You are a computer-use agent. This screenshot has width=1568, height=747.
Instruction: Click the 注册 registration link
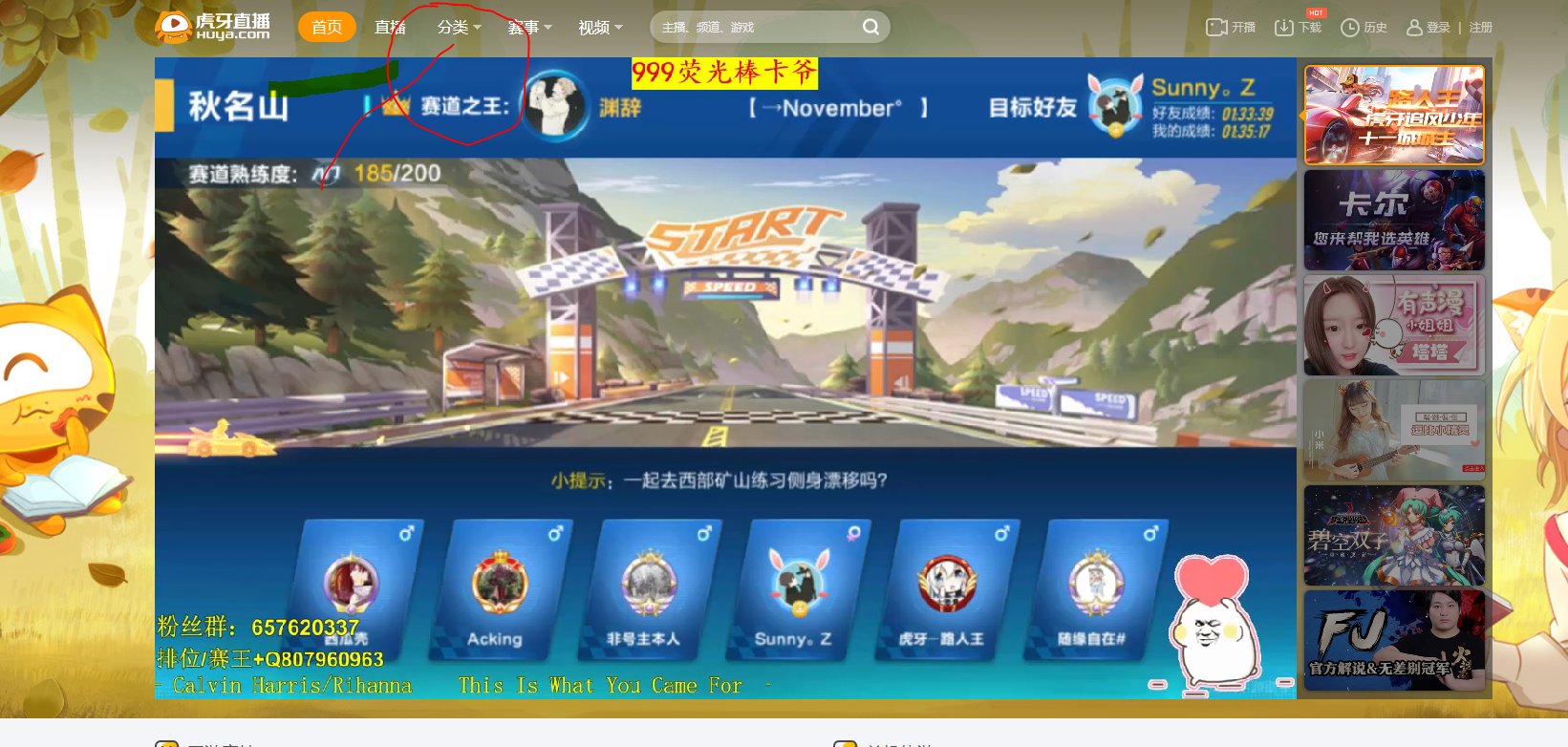pos(1480,28)
